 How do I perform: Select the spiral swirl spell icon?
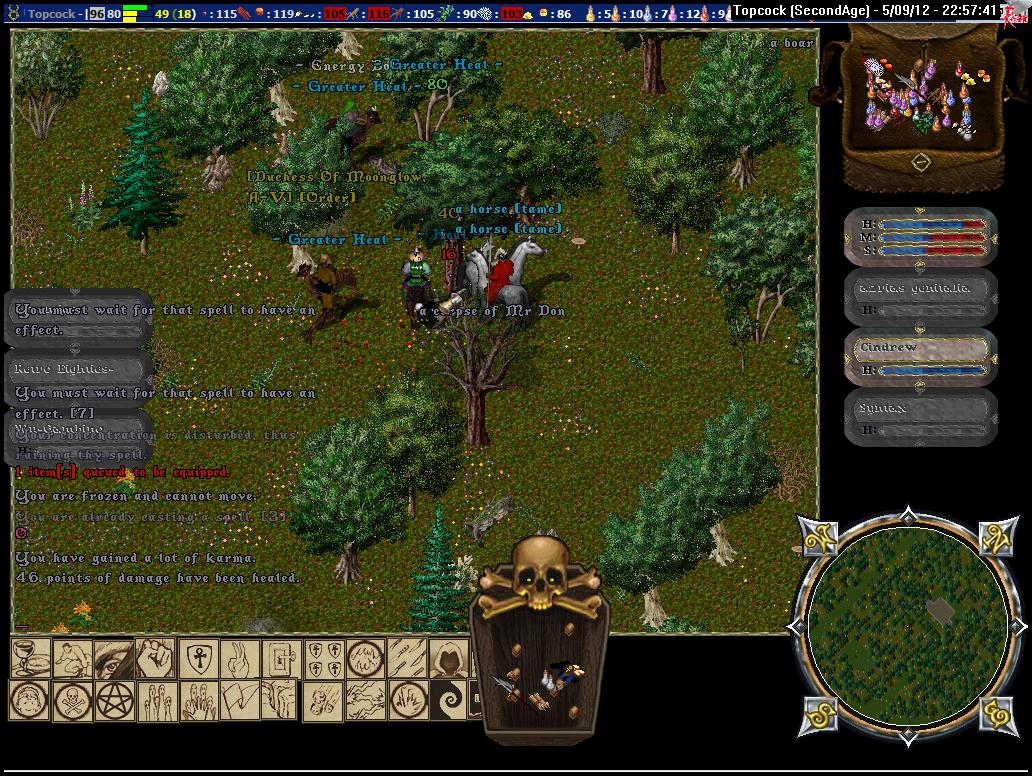click(449, 700)
